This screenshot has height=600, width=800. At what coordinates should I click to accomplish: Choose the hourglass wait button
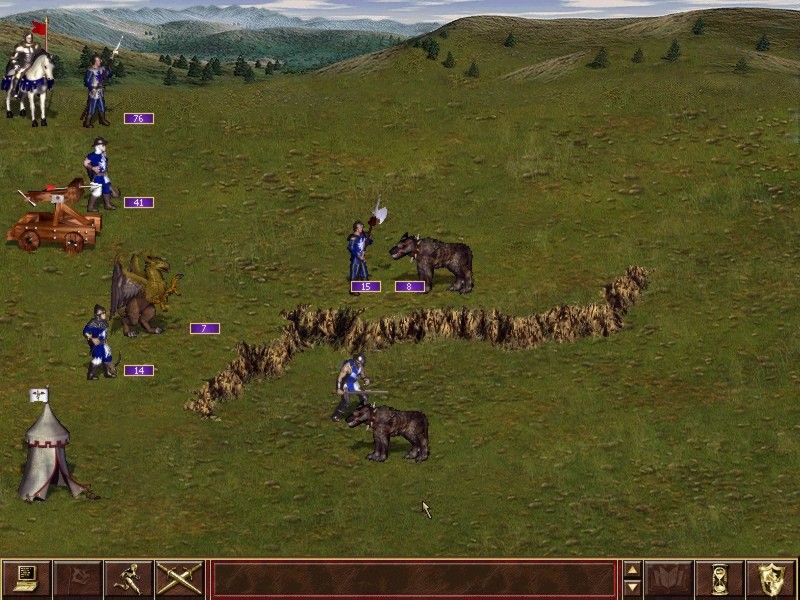click(x=719, y=579)
